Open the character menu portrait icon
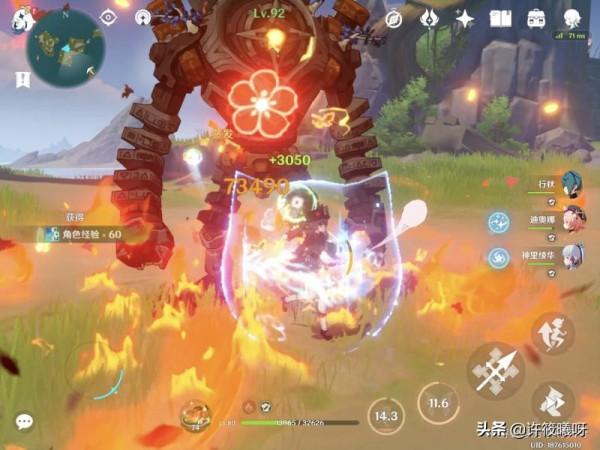 pyautogui.click(x=572, y=19)
